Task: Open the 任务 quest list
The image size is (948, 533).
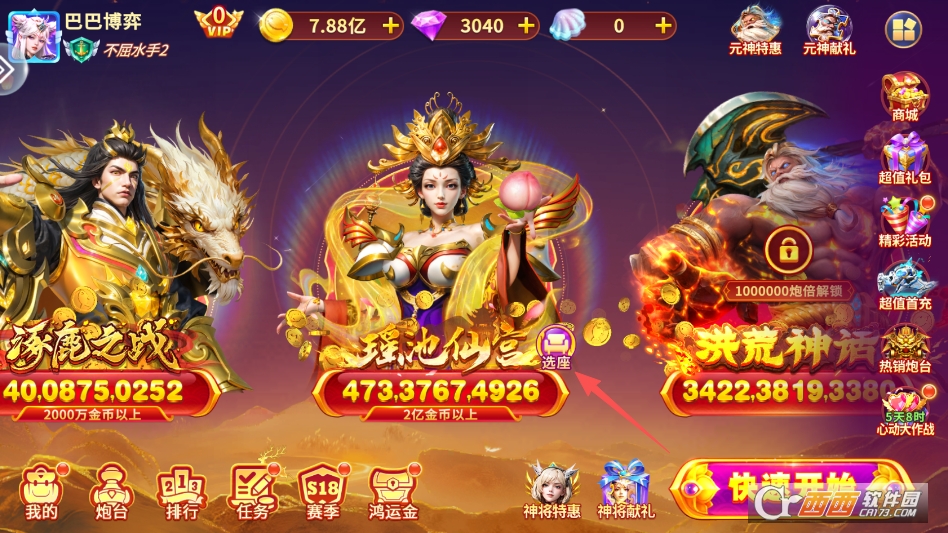Action: pyautogui.click(x=252, y=492)
